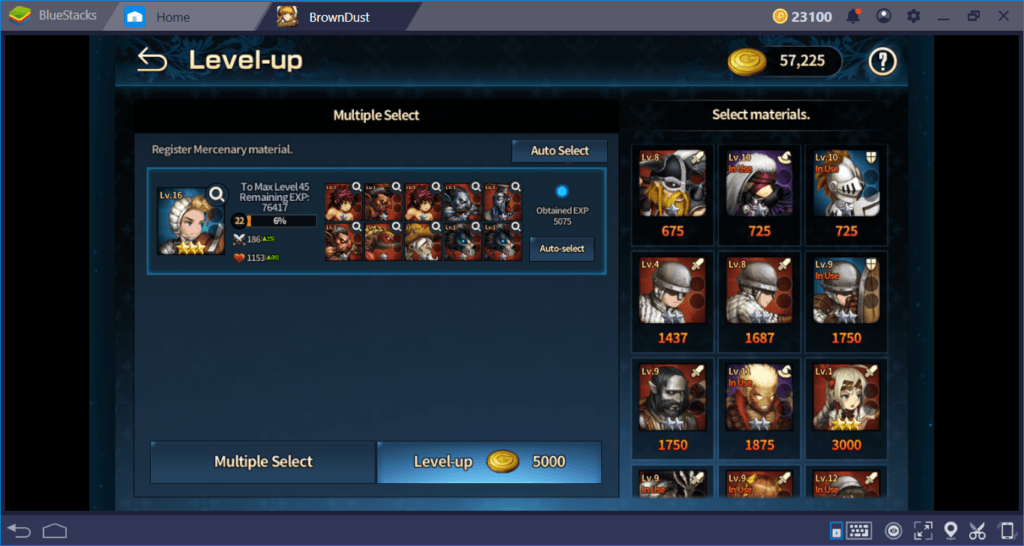Open BlueStacks settings gear
Screen dimensions: 1024x546
tap(913, 17)
